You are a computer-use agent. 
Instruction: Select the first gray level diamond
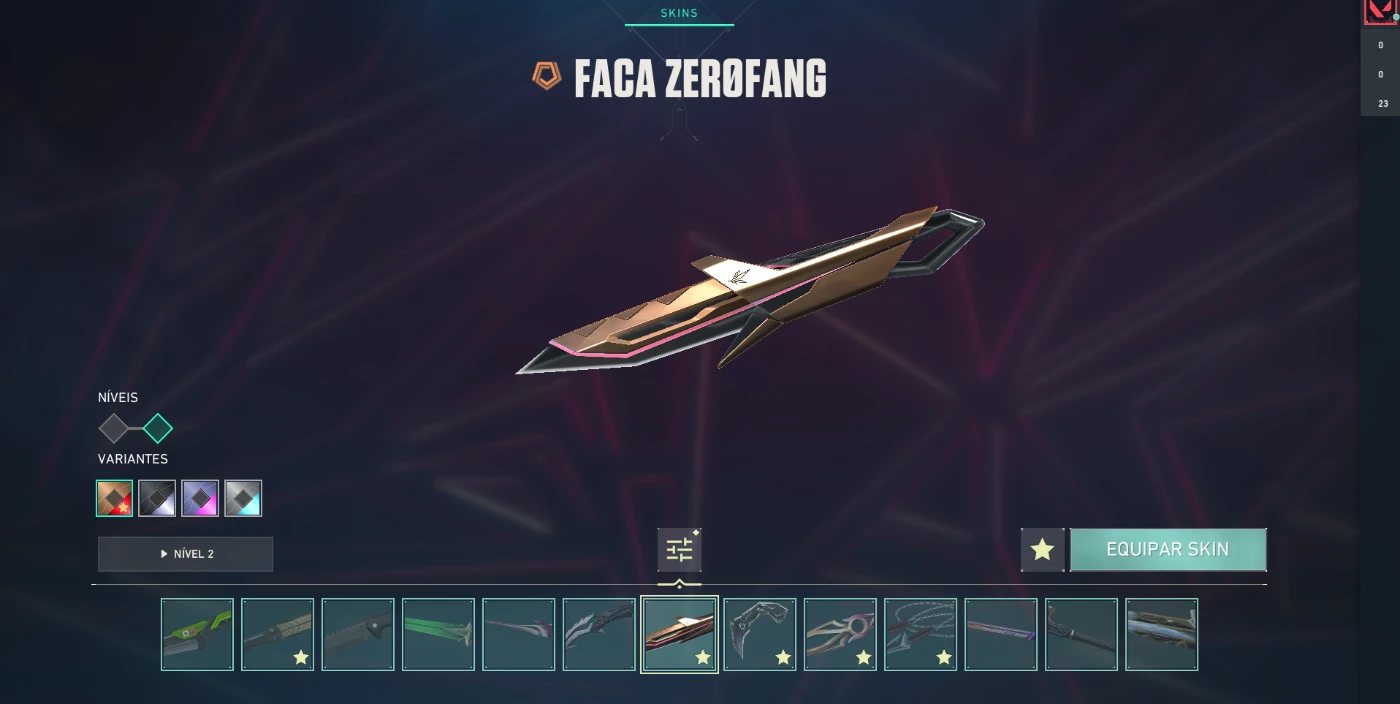click(114, 429)
